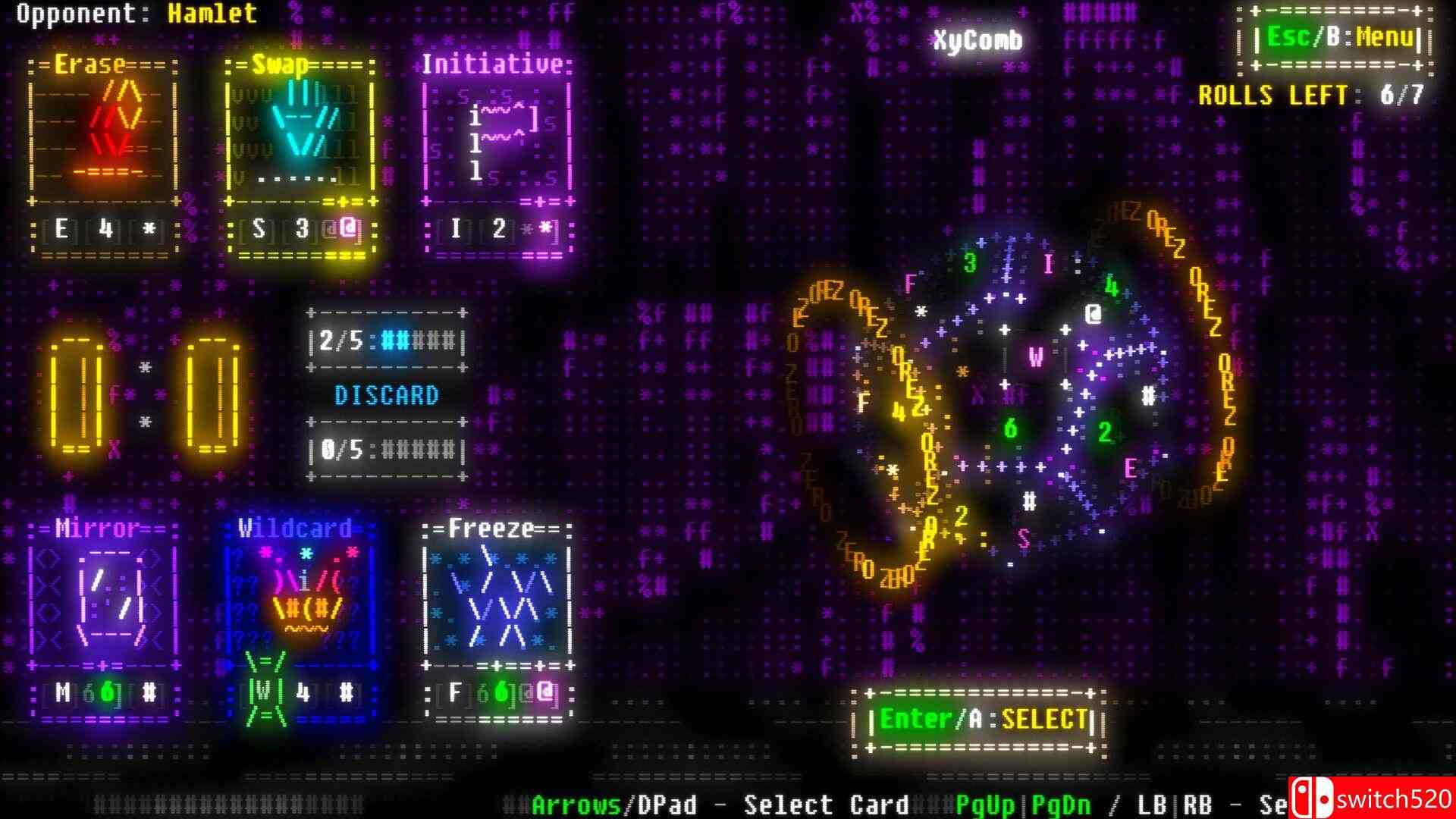1456x819 pixels.
Task: Click the DISCARD action label
Action: (388, 395)
